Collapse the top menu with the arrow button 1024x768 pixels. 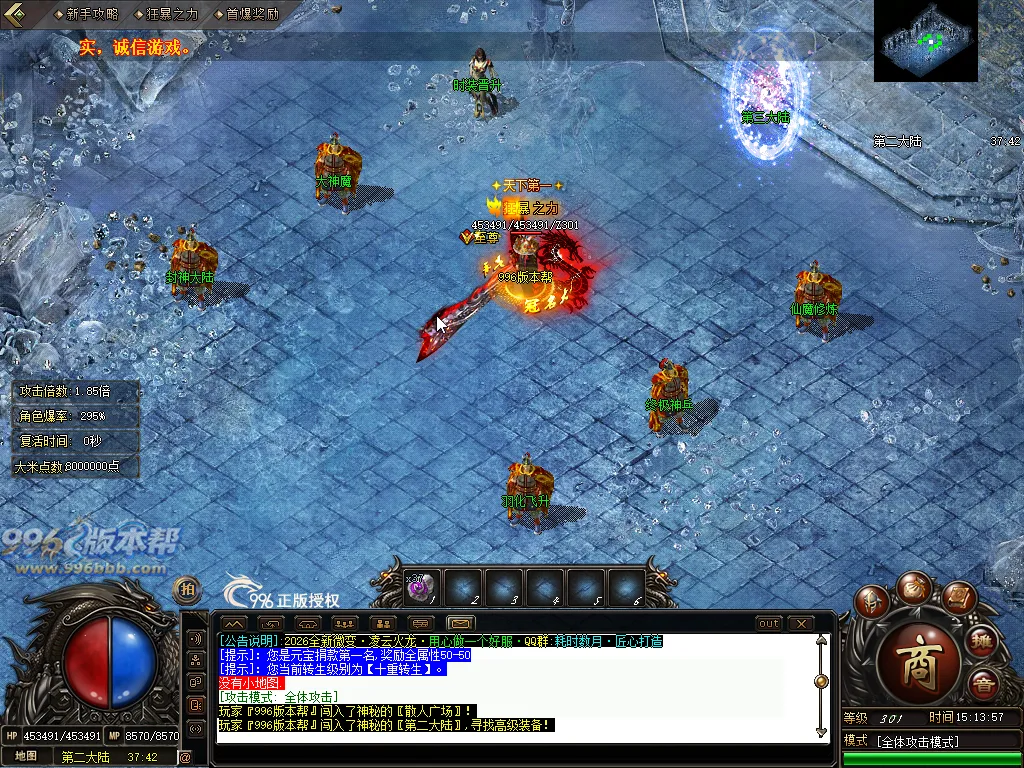click(17, 14)
